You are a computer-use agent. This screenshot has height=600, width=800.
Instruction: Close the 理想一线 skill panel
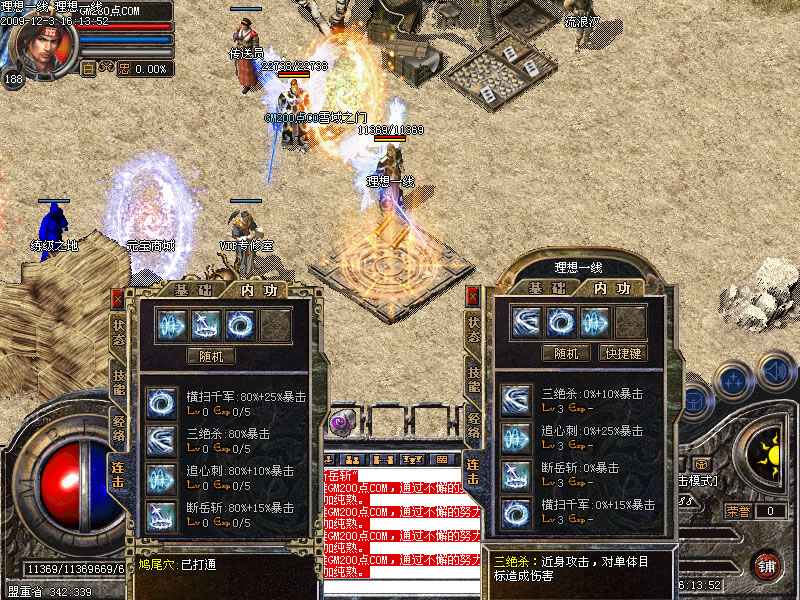point(472,297)
